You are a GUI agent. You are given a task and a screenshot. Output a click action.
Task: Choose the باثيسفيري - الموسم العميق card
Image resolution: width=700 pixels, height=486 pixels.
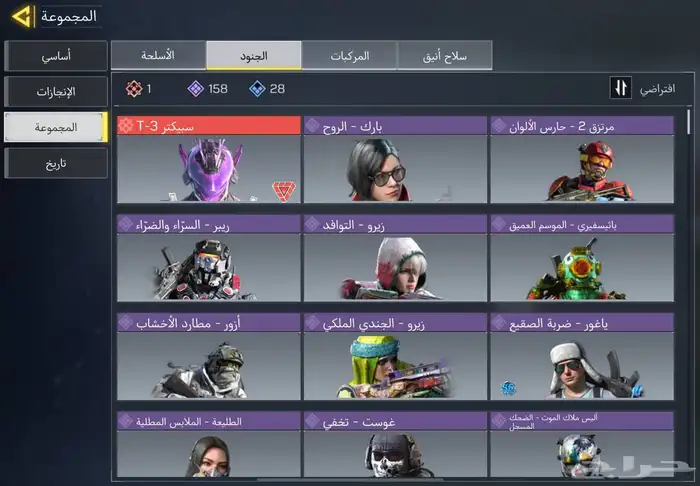tap(582, 259)
